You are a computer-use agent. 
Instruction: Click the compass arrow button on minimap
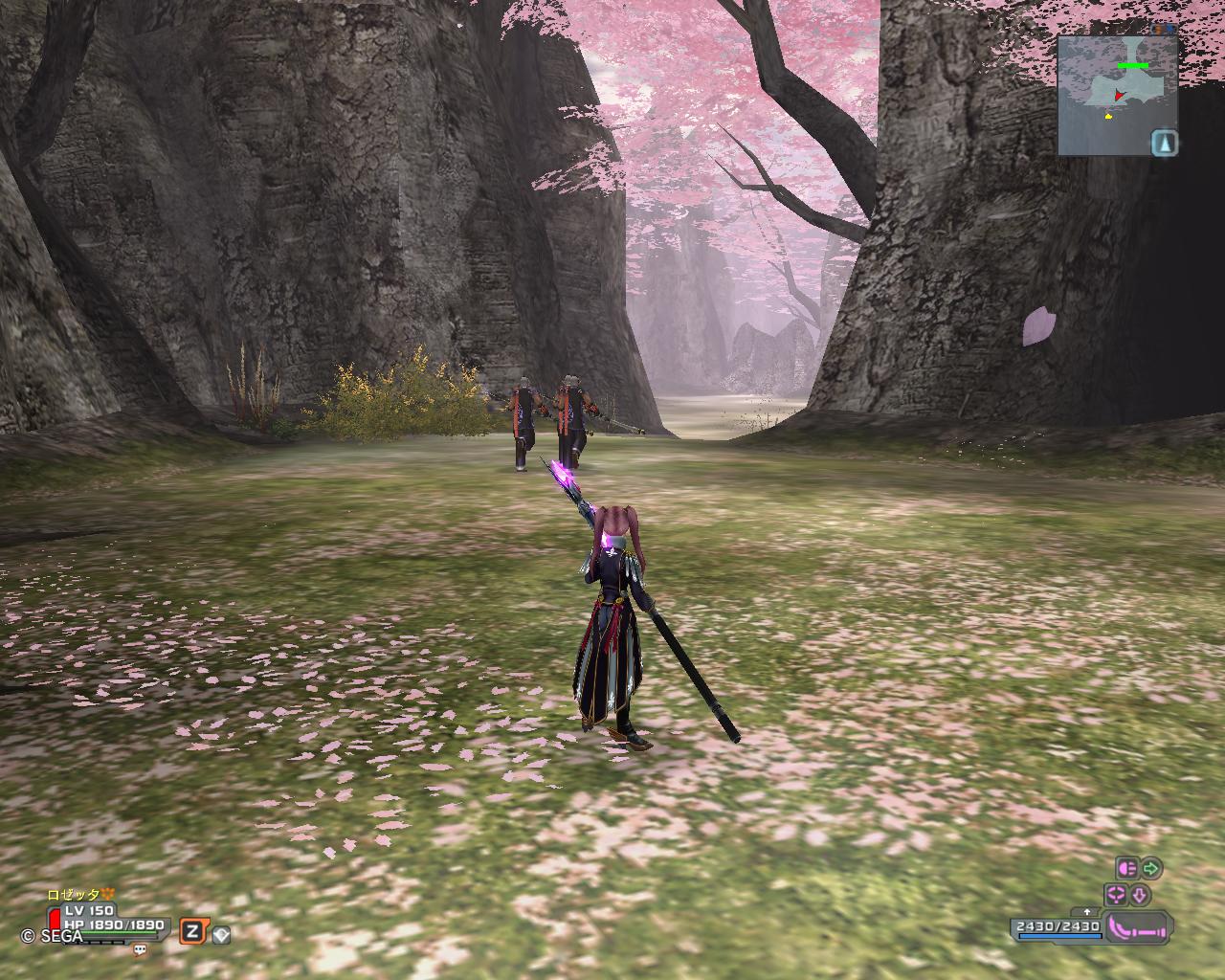pyautogui.click(x=1164, y=144)
